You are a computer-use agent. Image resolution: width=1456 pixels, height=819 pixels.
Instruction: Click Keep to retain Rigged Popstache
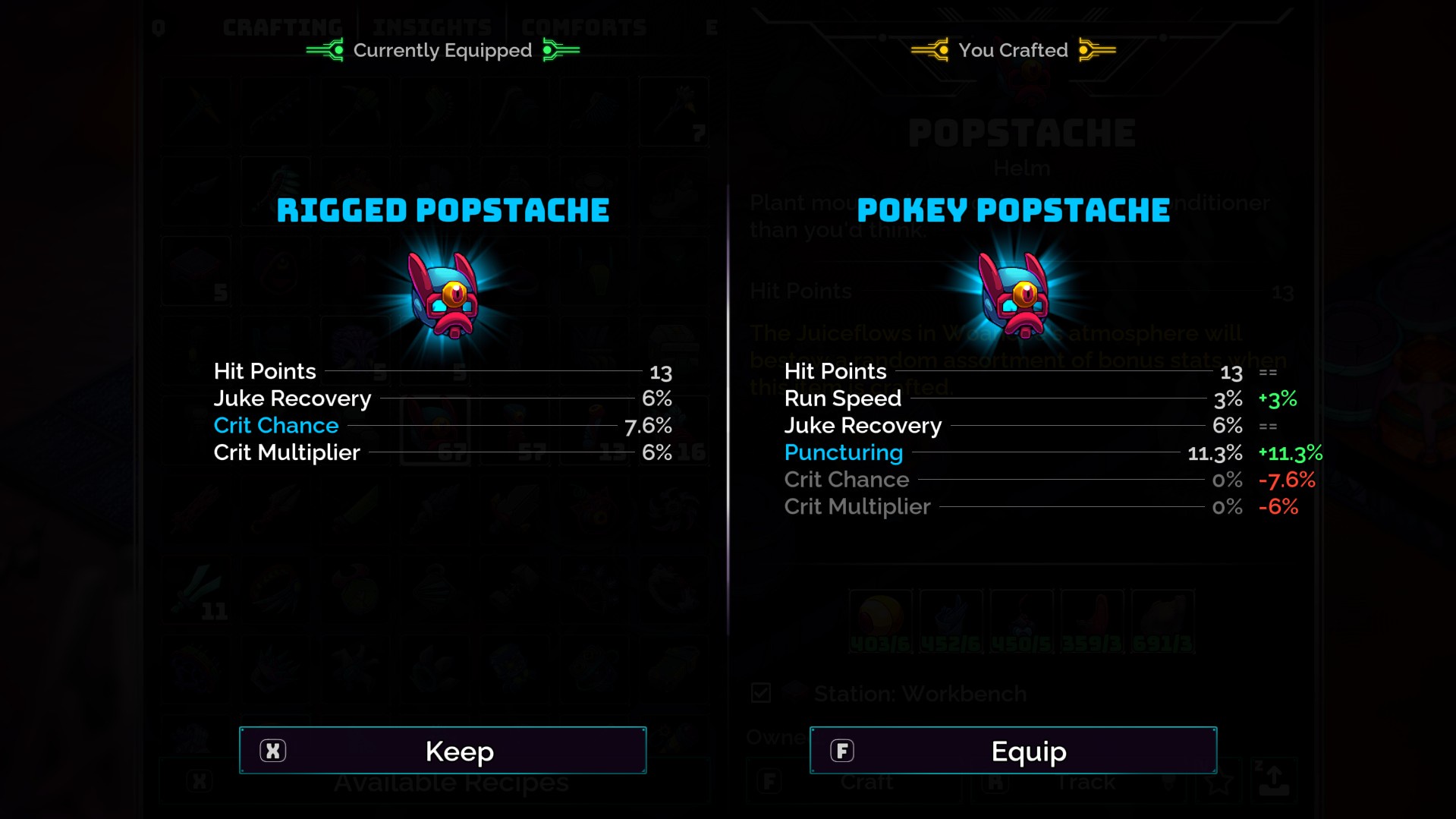point(442,750)
